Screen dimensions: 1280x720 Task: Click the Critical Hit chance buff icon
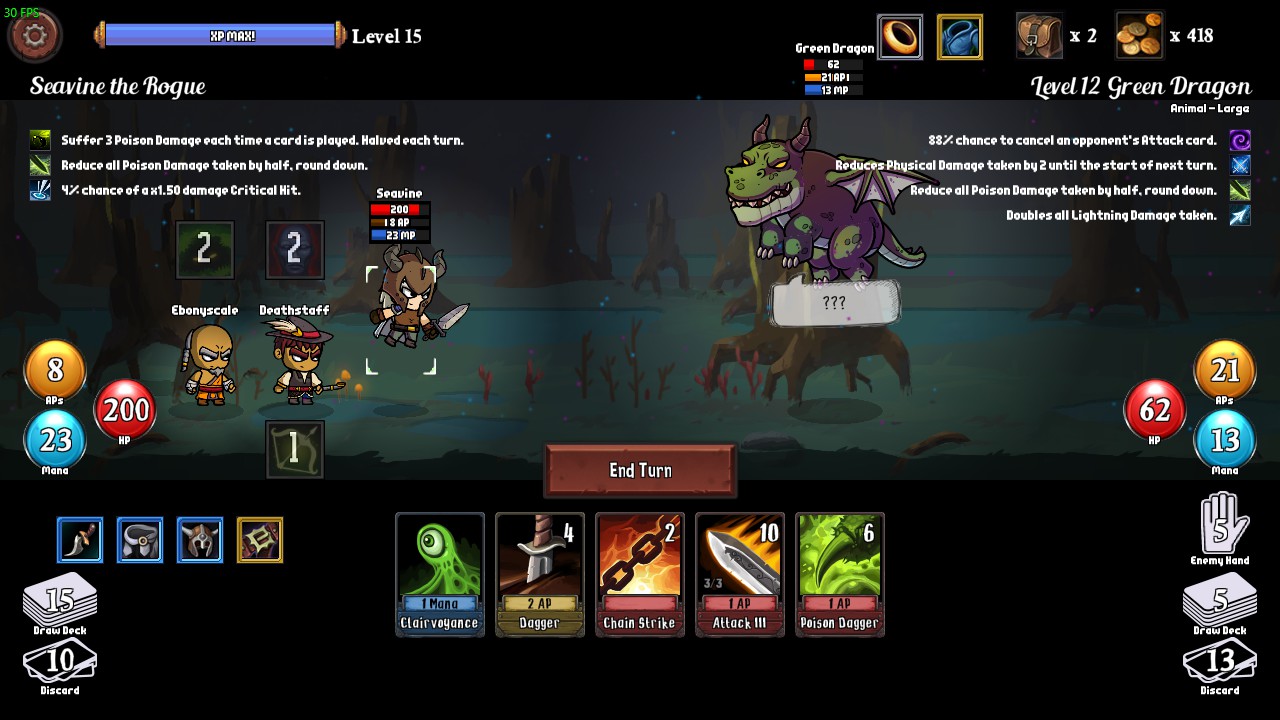pyautogui.click(x=38, y=190)
